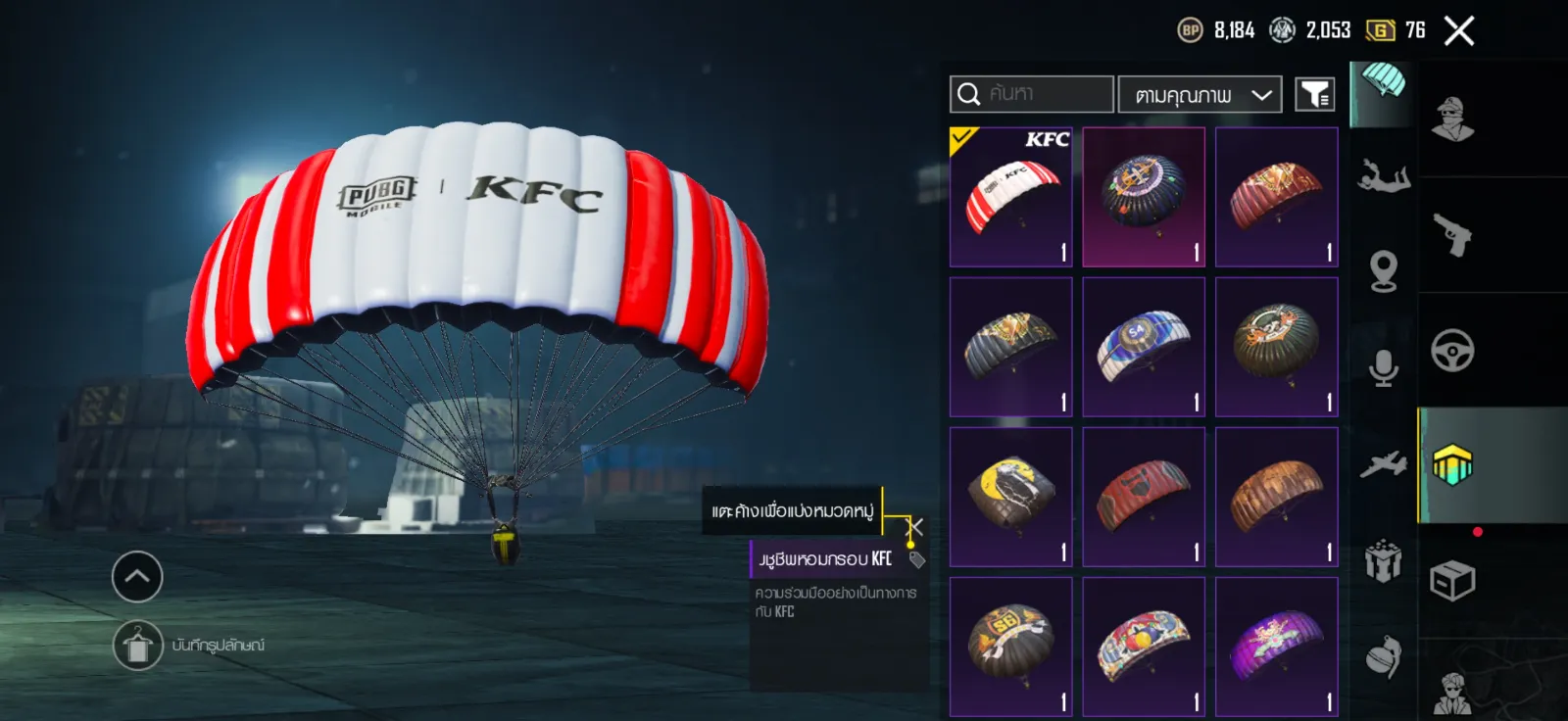Viewport: 1568px width, 721px height.
Task: Switch to the steering wheel vehicle category
Action: (x=1452, y=351)
